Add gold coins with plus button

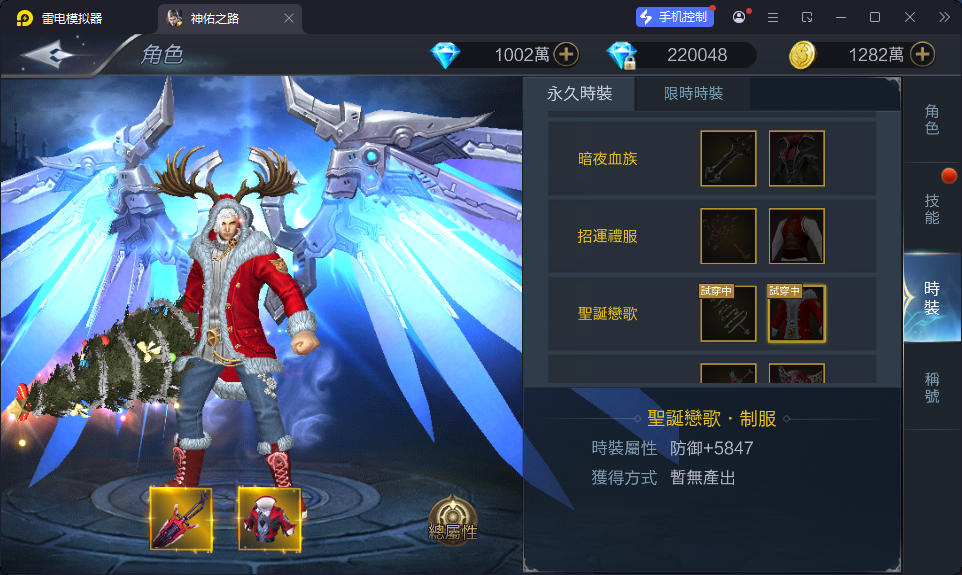(922, 55)
